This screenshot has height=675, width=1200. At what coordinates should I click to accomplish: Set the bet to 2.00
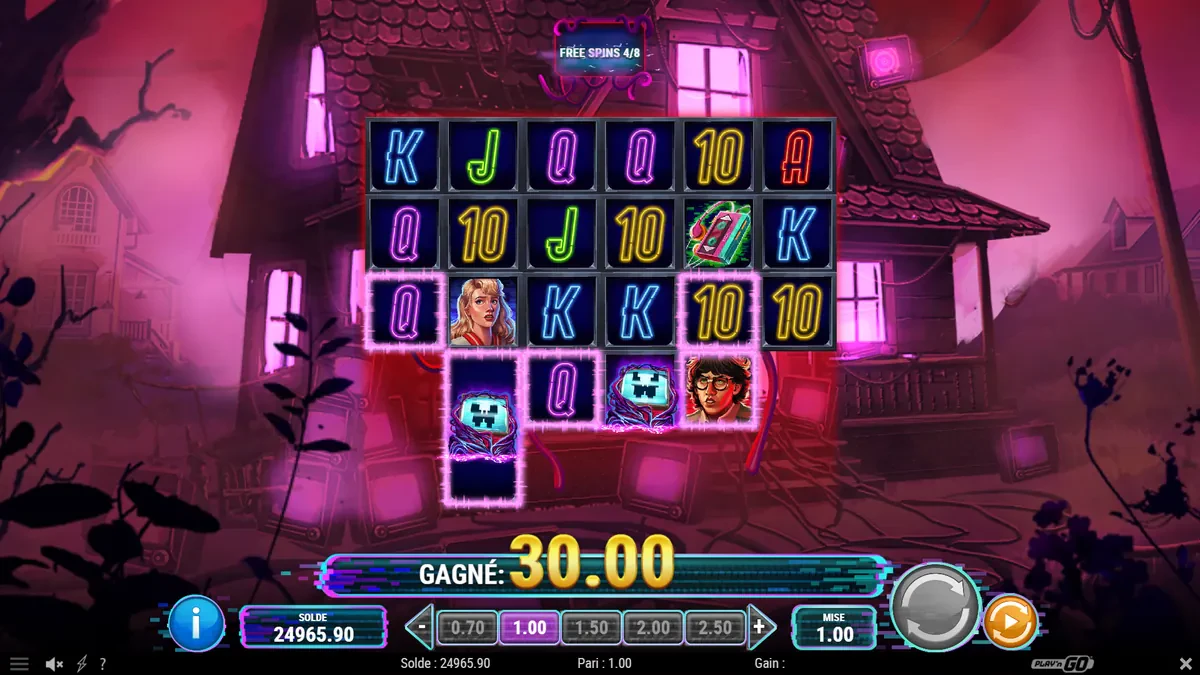tap(653, 628)
